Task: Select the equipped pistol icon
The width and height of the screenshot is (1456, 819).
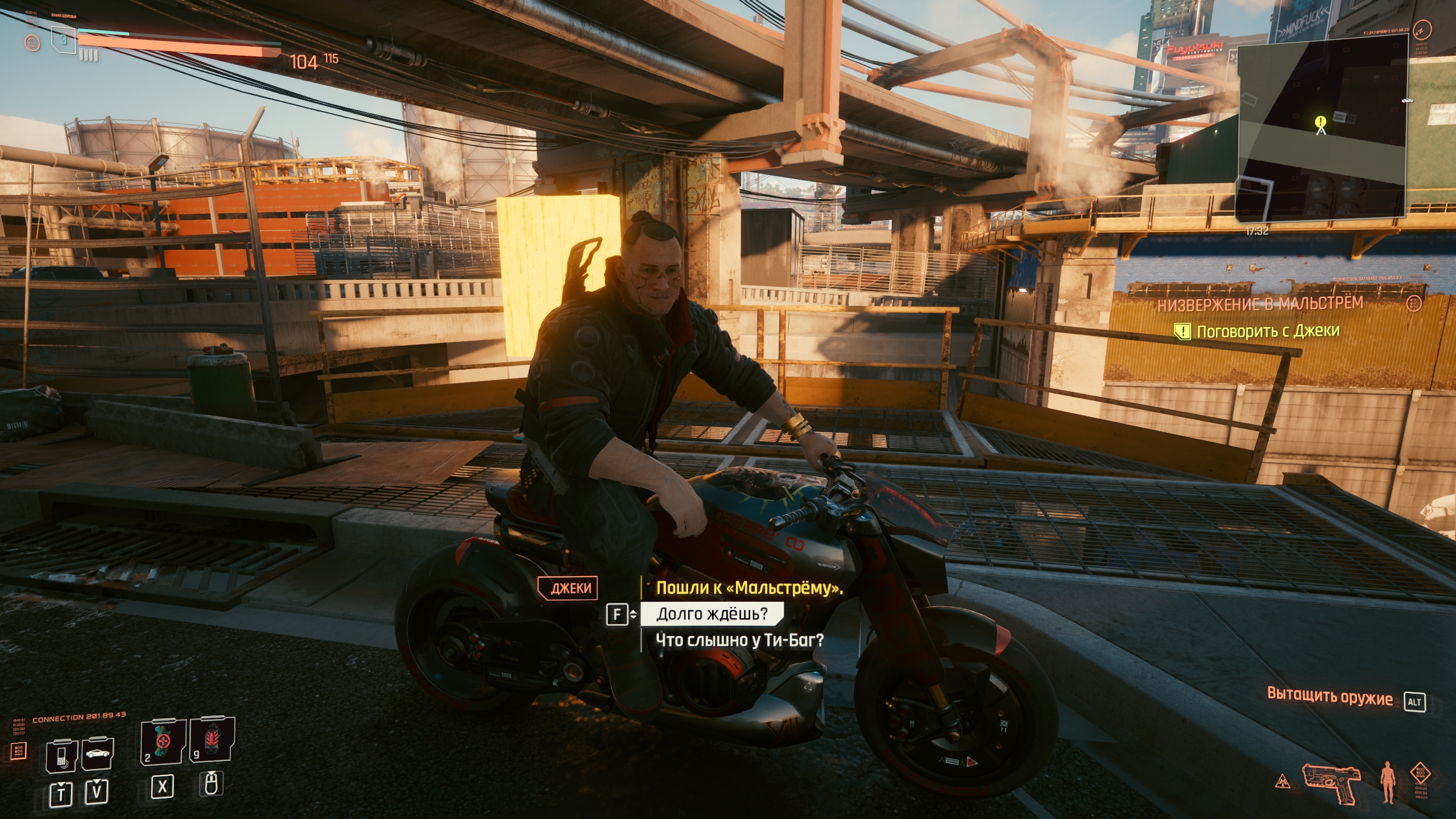Action: coord(1332,782)
